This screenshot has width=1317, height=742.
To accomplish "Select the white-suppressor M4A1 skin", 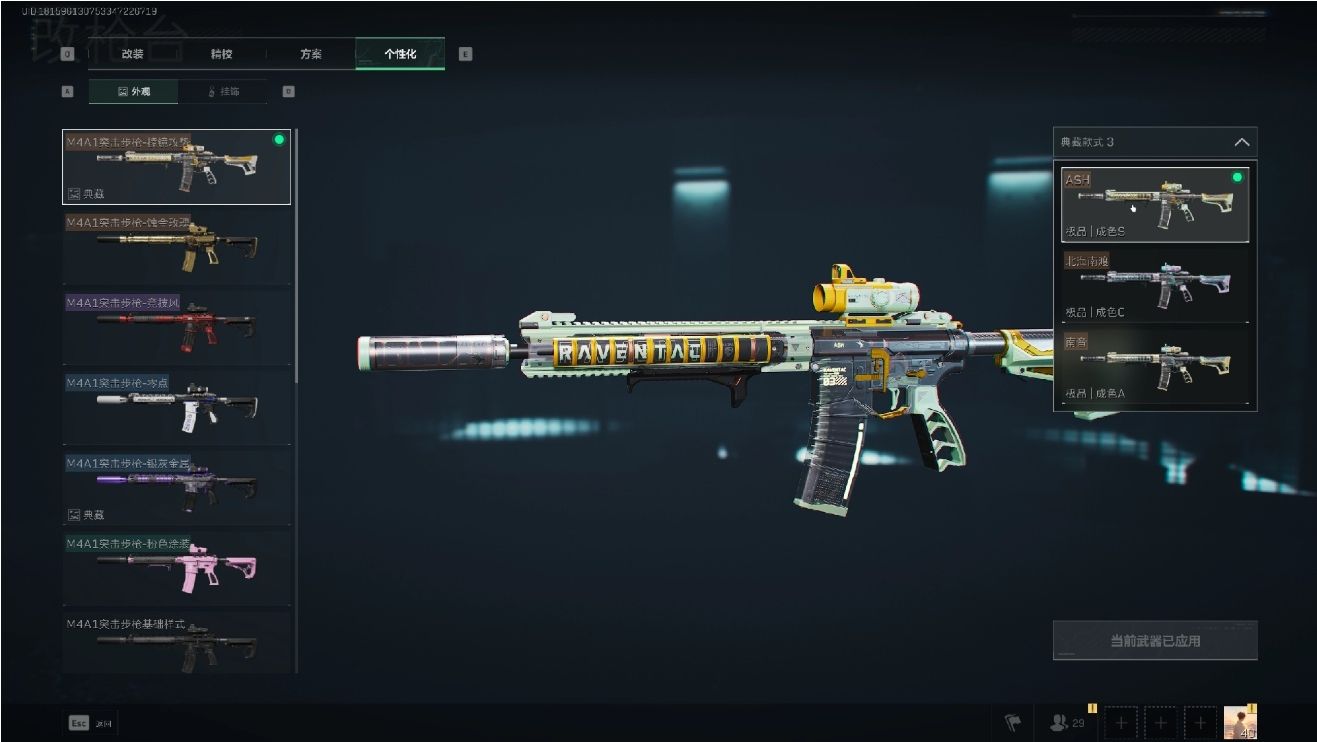I will coord(176,407).
